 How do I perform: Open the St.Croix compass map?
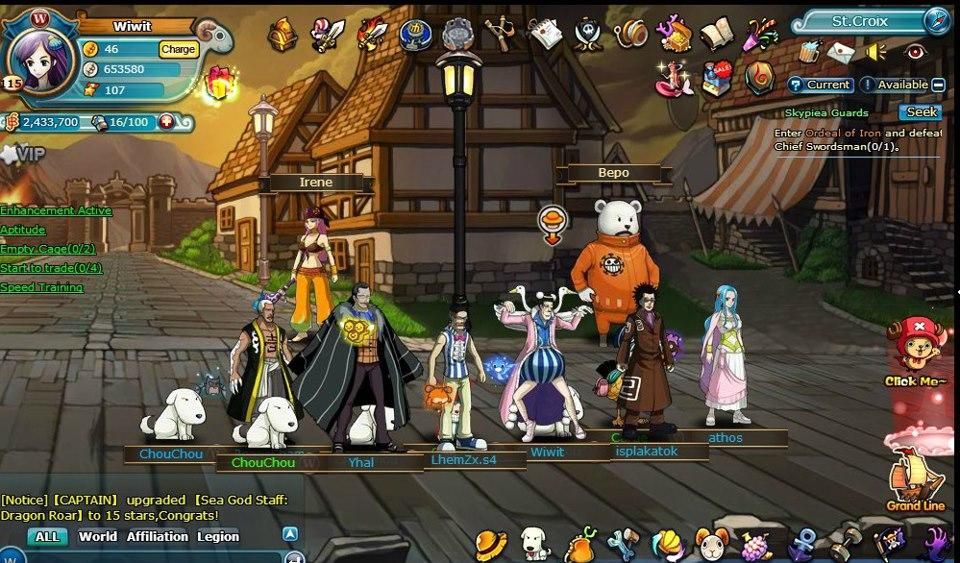pyautogui.click(x=937, y=20)
